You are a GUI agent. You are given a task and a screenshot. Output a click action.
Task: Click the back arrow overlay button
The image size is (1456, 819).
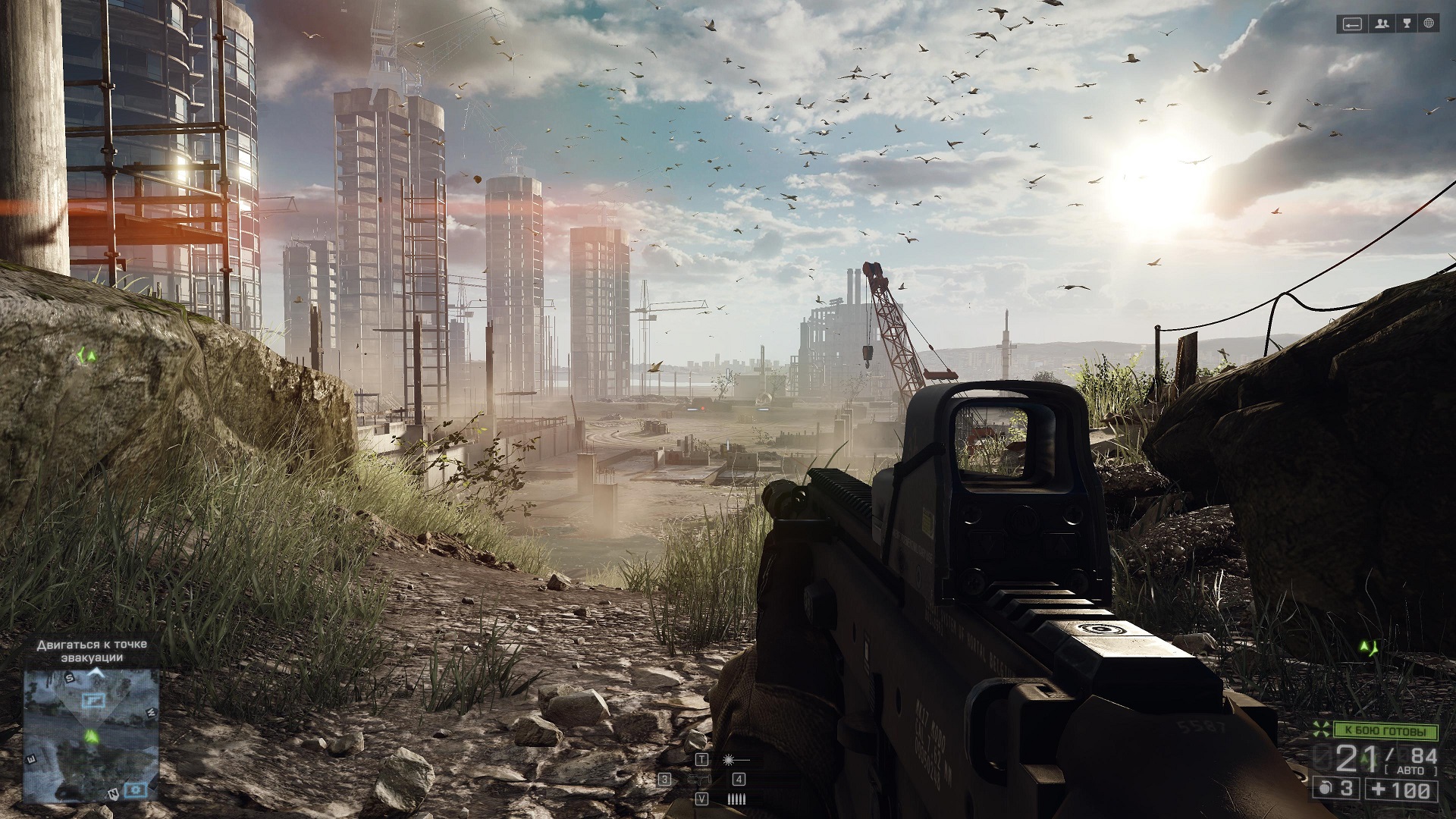click(x=1352, y=24)
